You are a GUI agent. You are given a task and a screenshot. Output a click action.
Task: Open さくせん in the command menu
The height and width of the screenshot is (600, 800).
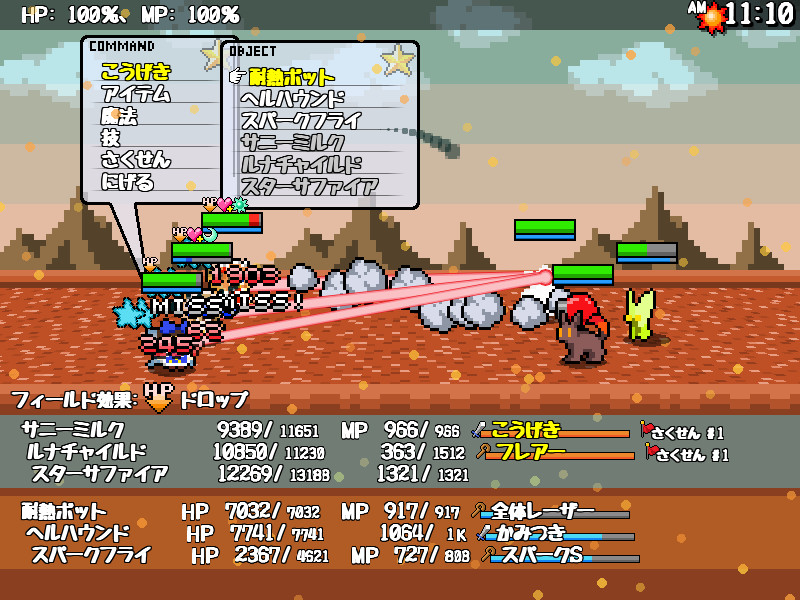point(135,160)
